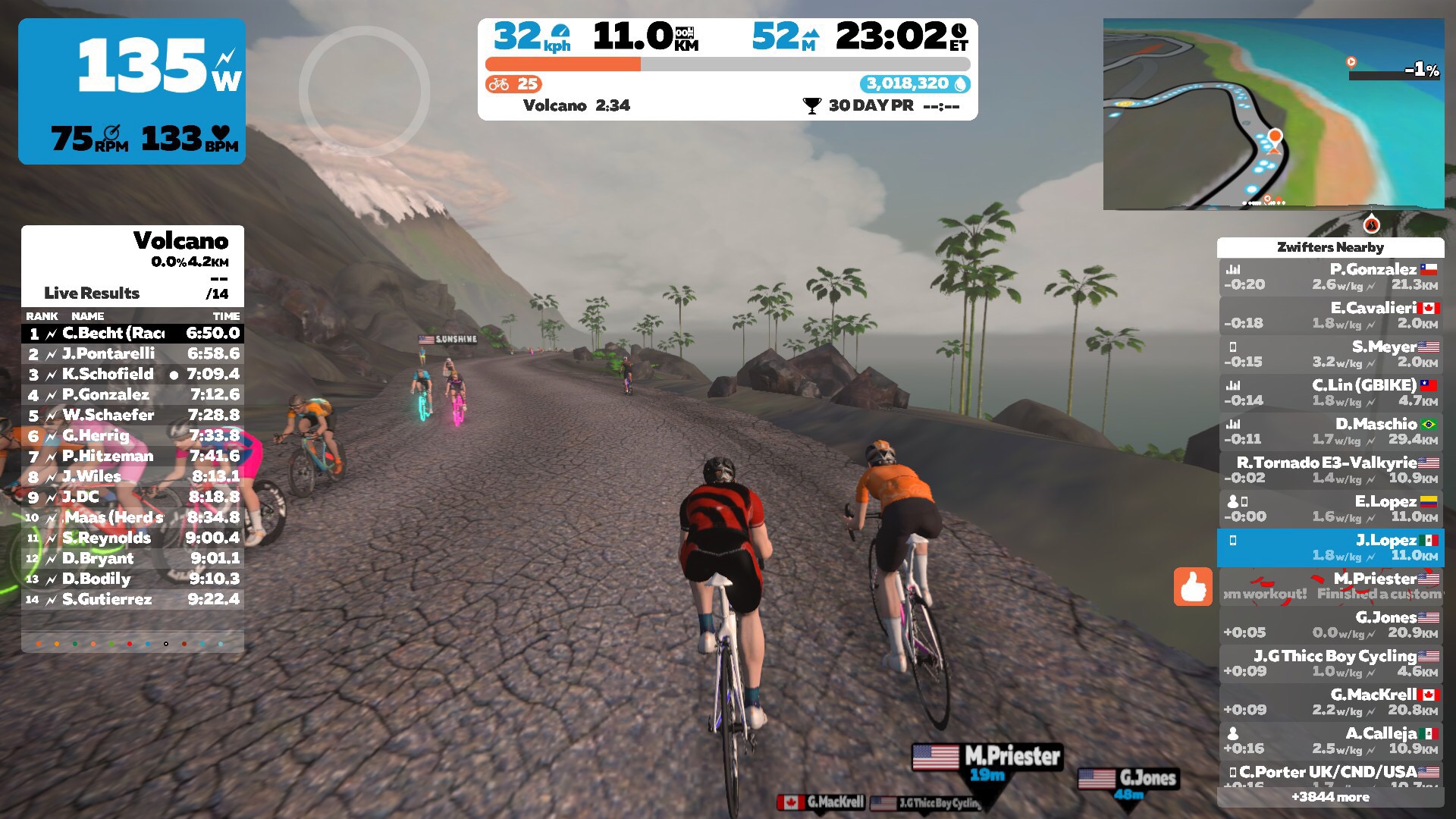Open the empty power-up ring
Image resolution: width=1456 pixels, height=819 pixels.
[x=364, y=92]
